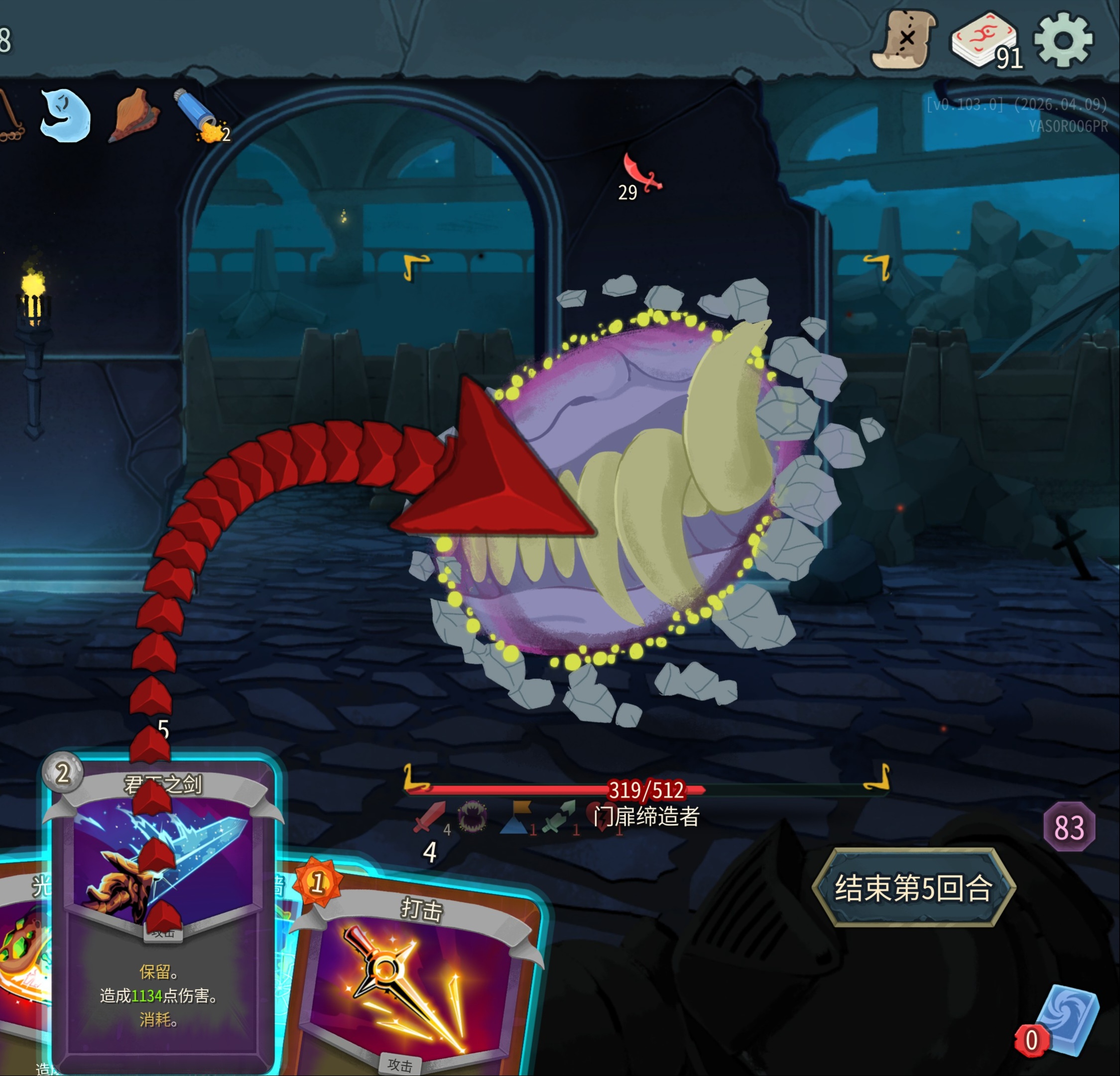1120x1076 pixels.
Task: Inspect the blue ghost relic
Action: pyautogui.click(x=66, y=115)
